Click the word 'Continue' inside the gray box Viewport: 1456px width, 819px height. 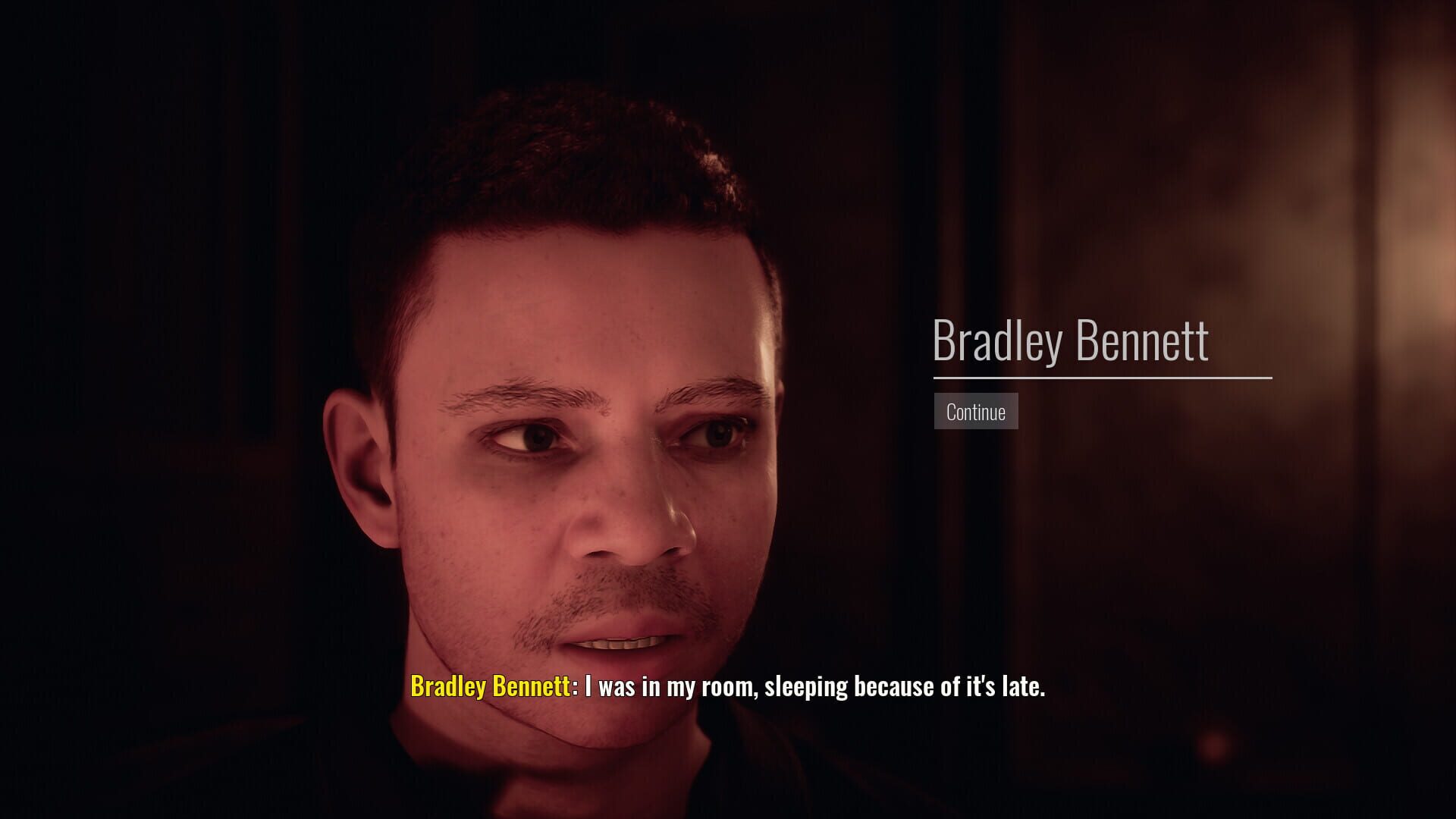(975, 412)
